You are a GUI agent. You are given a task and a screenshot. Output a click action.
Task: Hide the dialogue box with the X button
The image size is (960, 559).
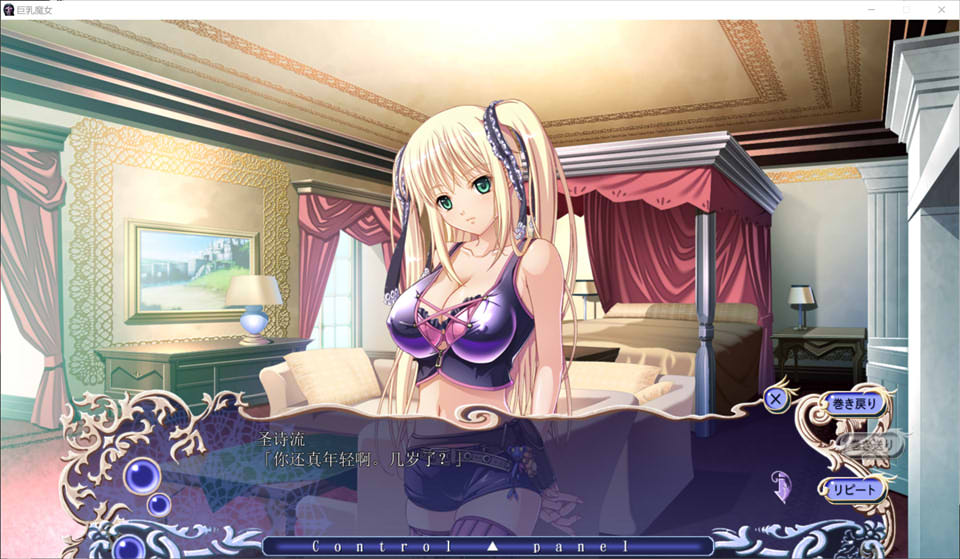click(x=775, y=399)
